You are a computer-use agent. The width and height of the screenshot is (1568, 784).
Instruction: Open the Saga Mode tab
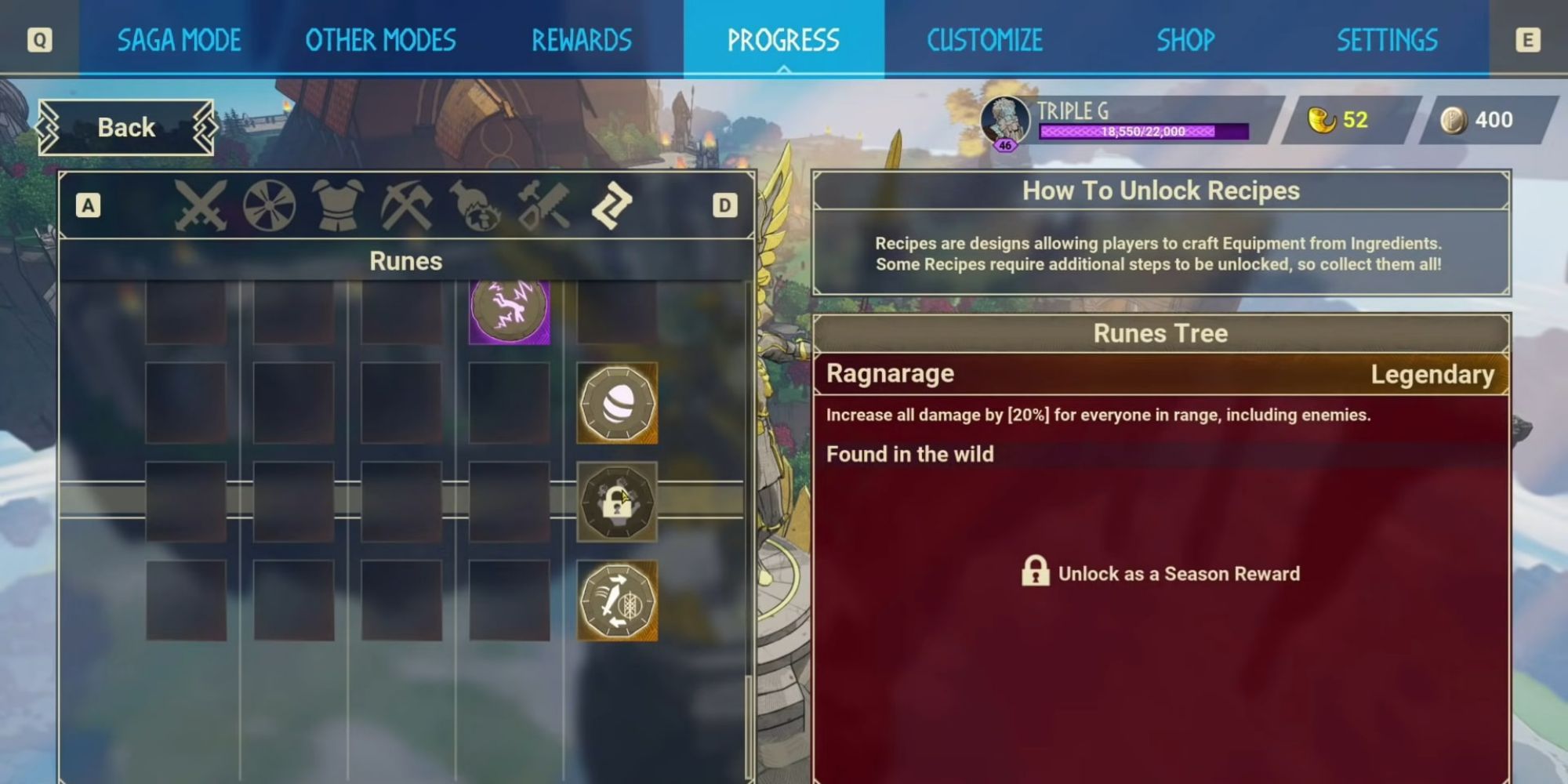[x=179, y=39]
